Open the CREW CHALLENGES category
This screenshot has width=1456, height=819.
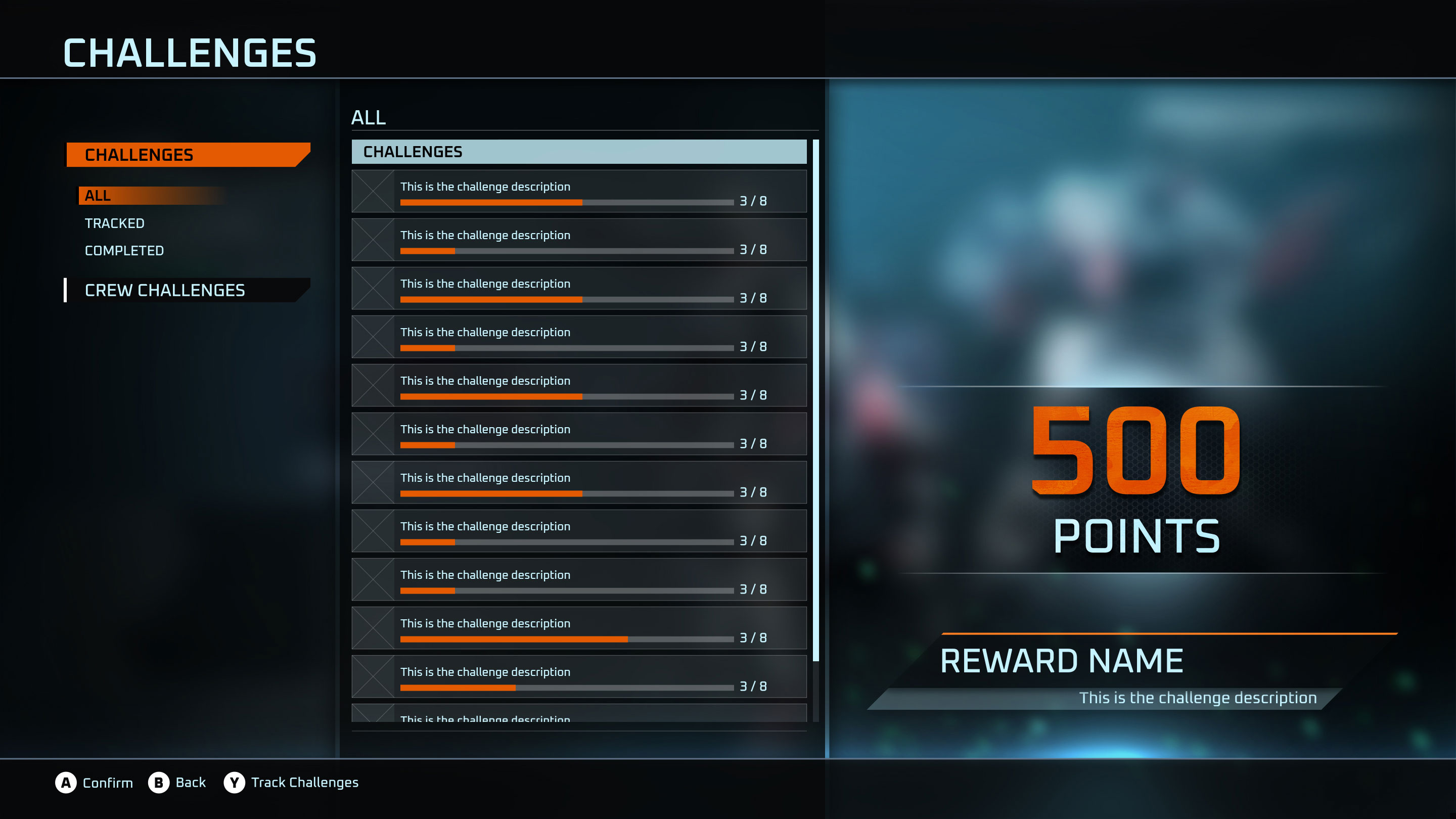[x=187, y=290]
